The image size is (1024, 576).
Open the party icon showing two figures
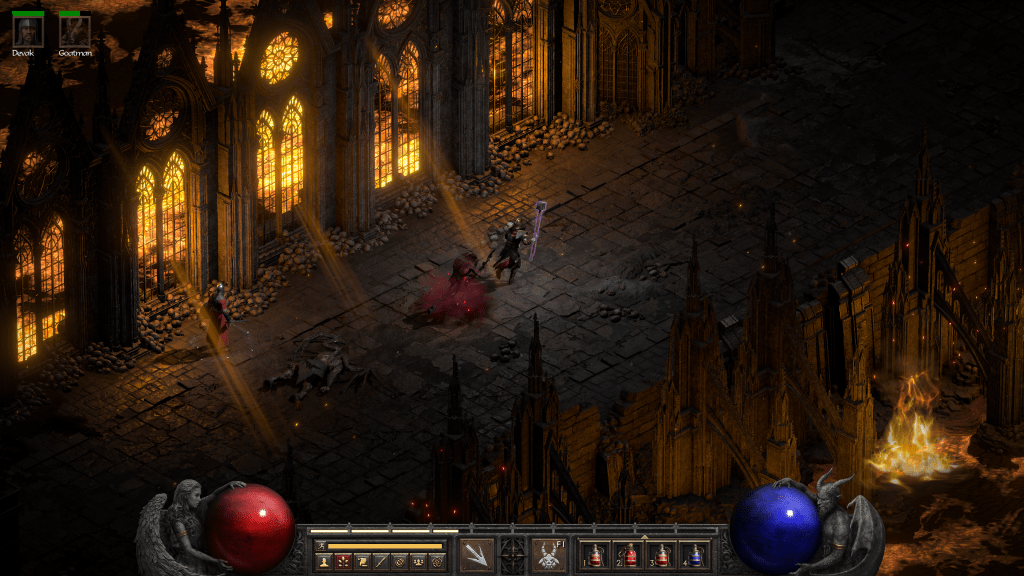418,563
